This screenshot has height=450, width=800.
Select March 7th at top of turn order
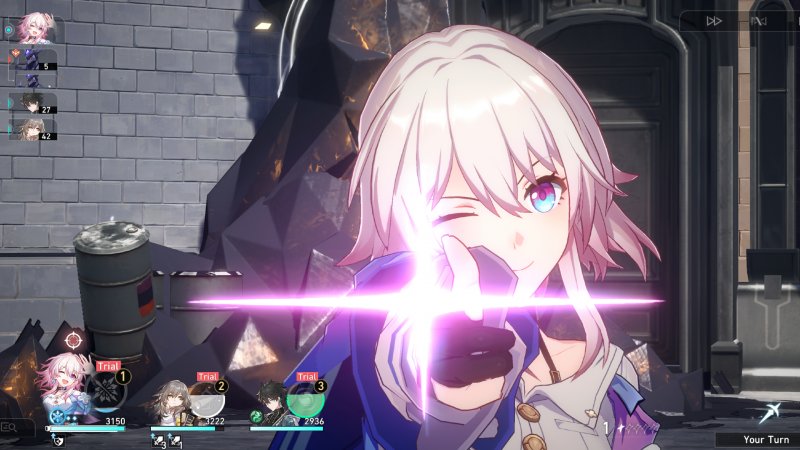[x=37, y=30]
